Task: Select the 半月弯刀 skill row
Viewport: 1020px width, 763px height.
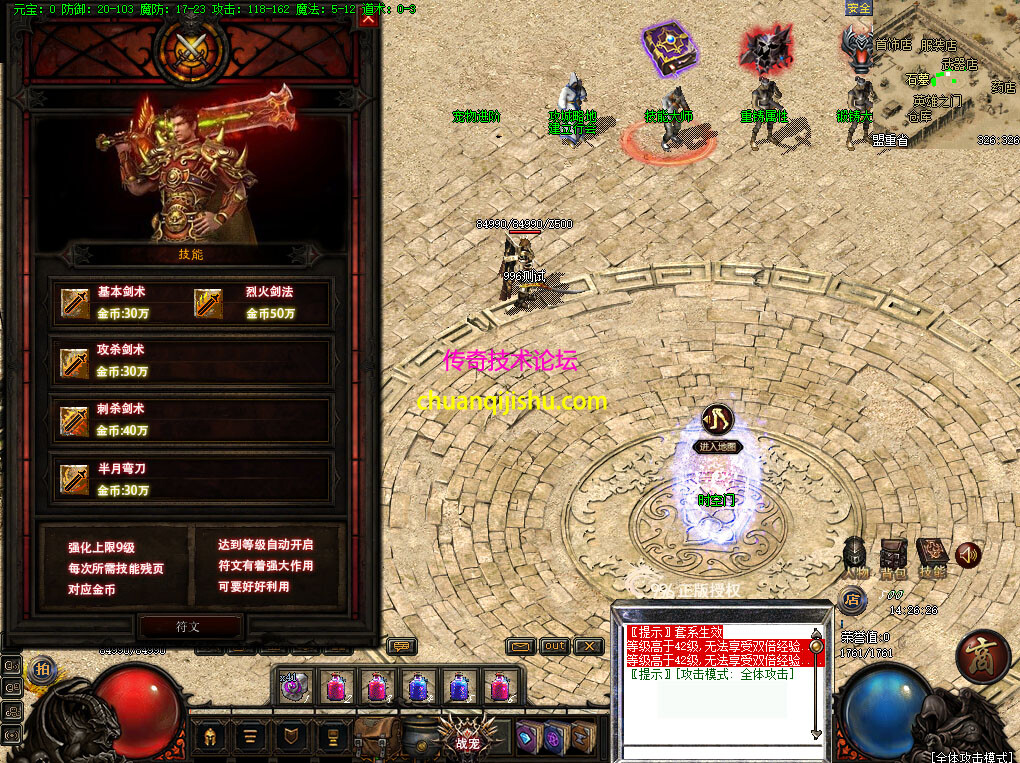Action: [x=191, y=479]
